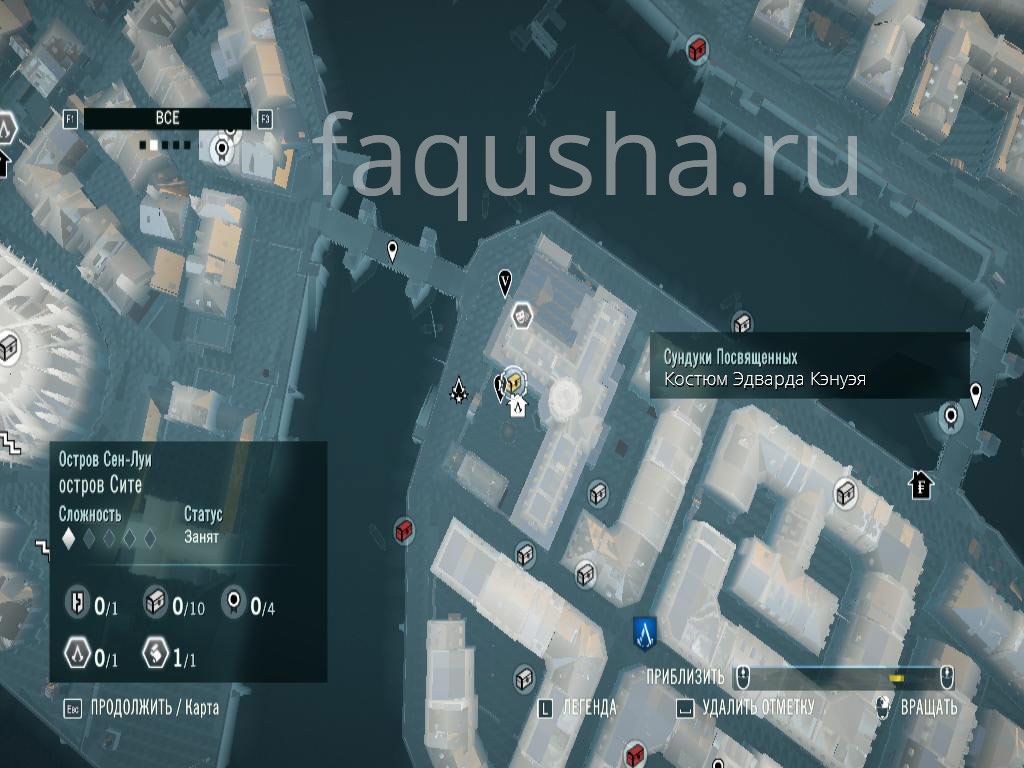This screenshot has height=768, width=1024.
Task: Select the black Assassin emblem marker on the quay
Action: [x=459, y=390]
